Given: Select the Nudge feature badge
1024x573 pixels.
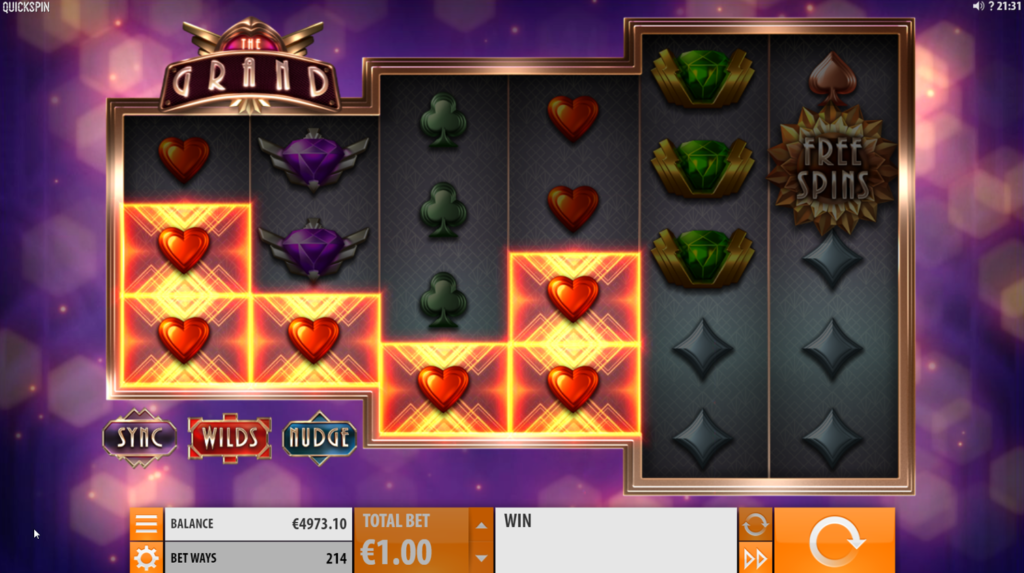Looking at the screenshot, I should click(320, 437).
